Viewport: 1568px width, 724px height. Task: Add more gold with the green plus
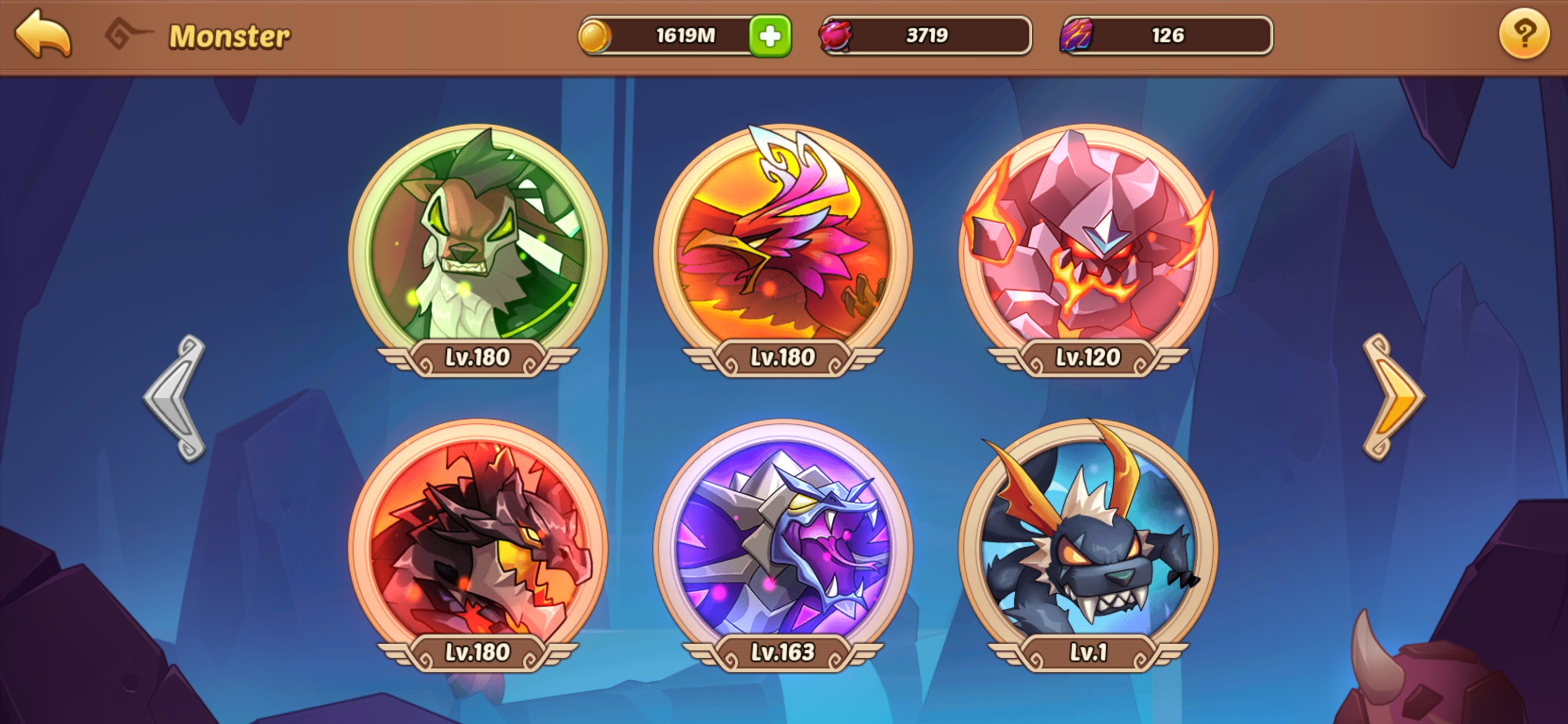(x=770, y=36)
